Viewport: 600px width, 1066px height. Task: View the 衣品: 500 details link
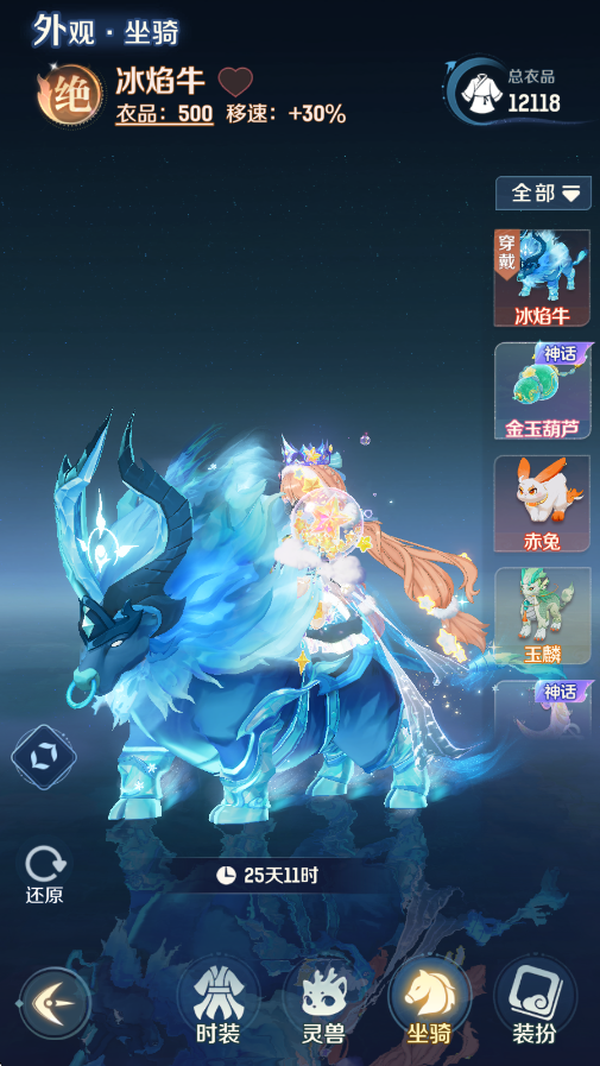click(164, 114)
